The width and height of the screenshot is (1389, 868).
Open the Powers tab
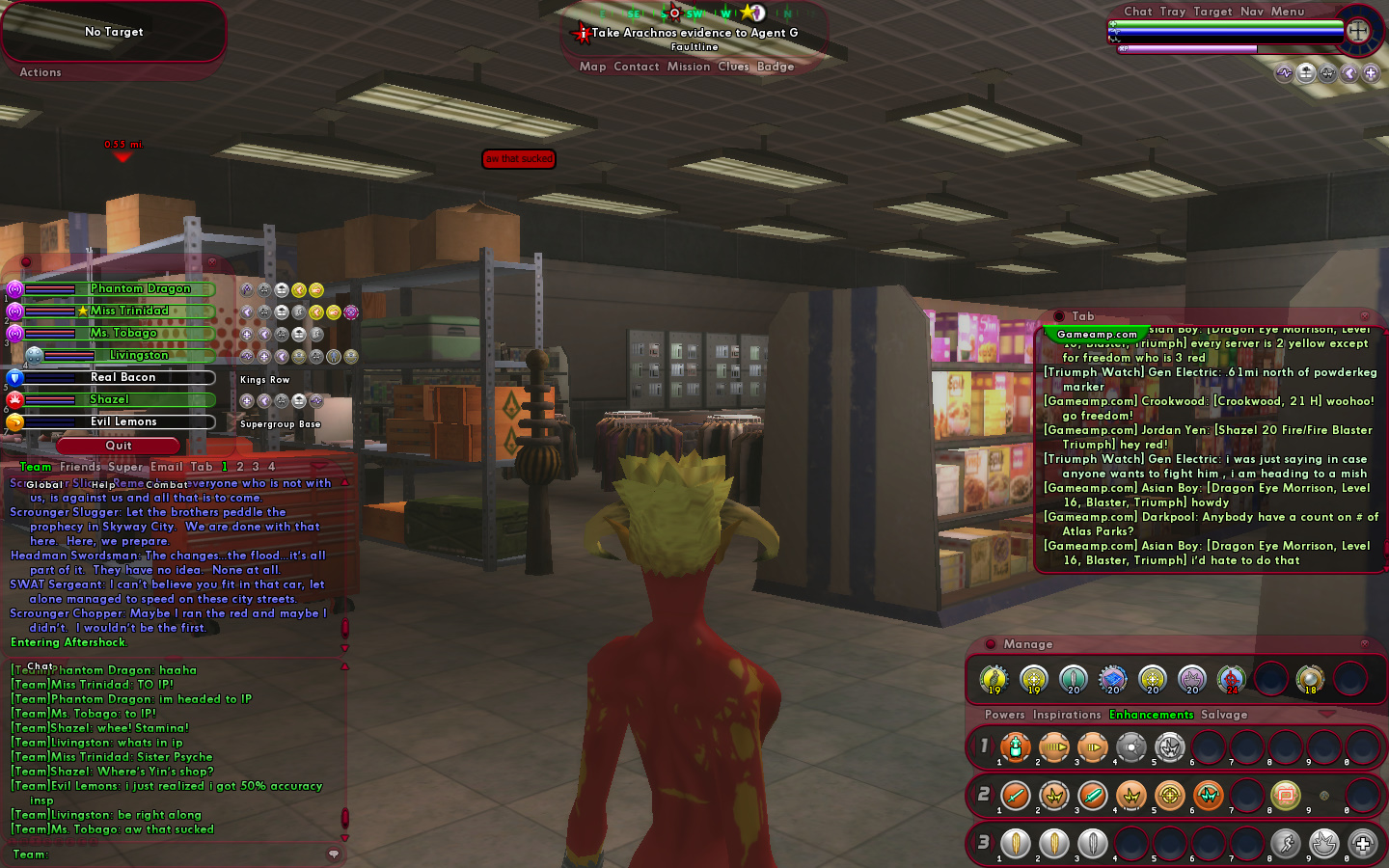(x=1004, y=715)
